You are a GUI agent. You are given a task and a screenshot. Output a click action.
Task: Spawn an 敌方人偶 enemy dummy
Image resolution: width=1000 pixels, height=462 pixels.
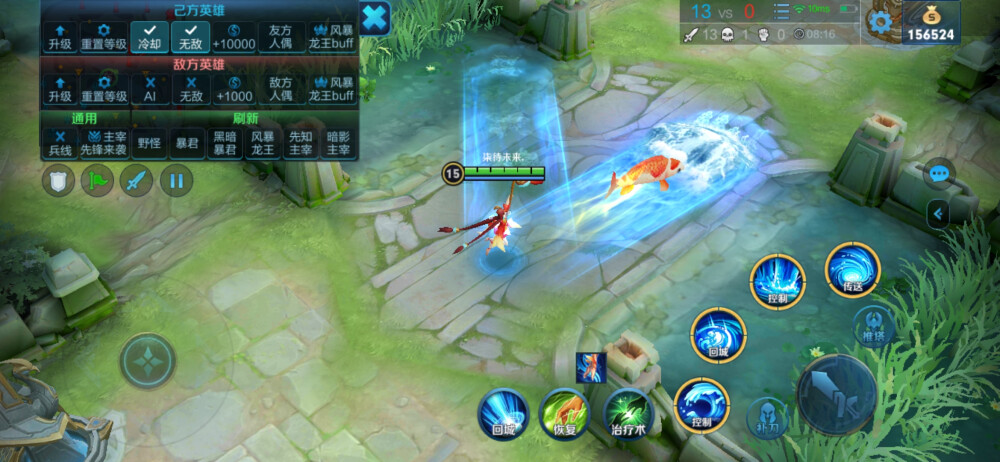pyautogui.click(x=282, y=89)
